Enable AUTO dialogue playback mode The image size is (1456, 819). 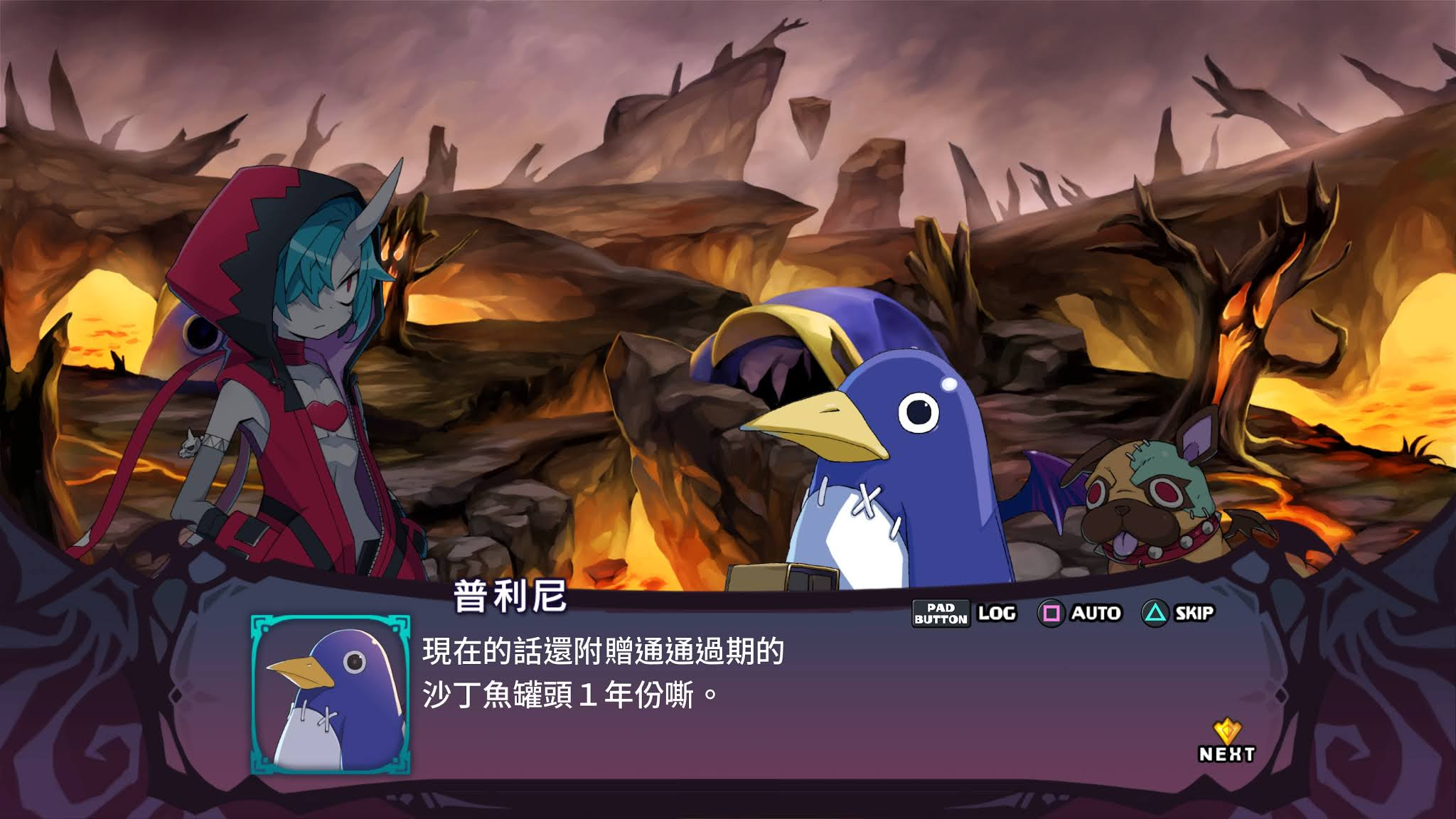(1096, 612)
